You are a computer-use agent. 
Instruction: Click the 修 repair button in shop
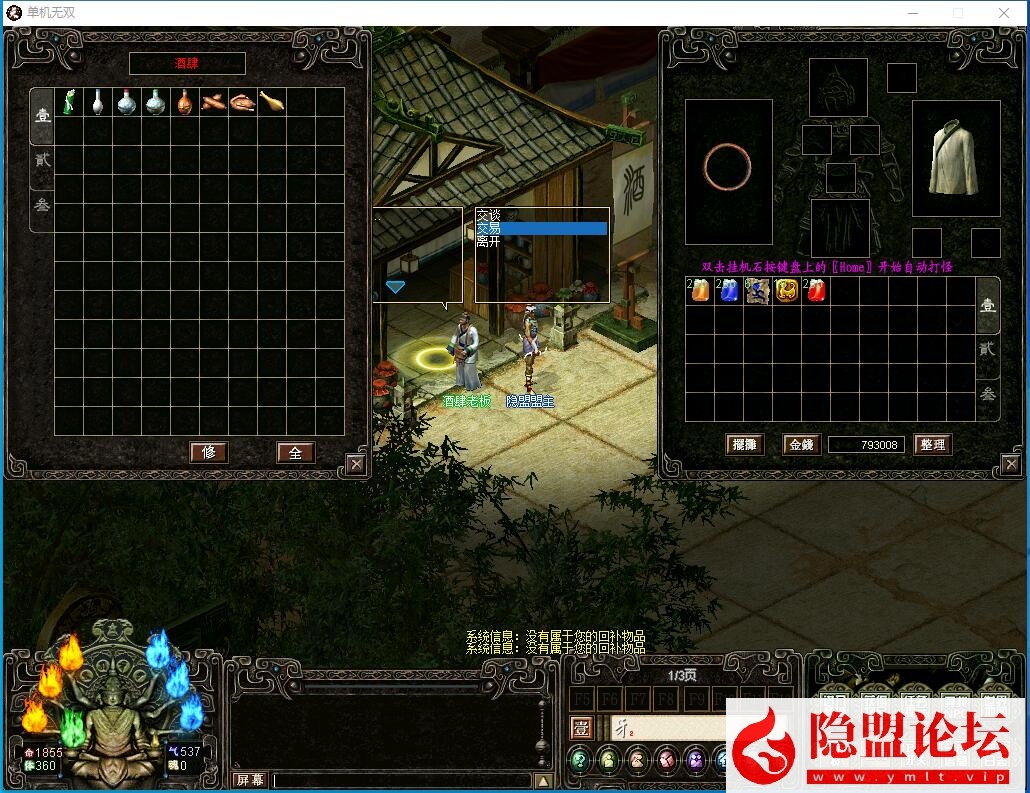[x=209, y=452]
